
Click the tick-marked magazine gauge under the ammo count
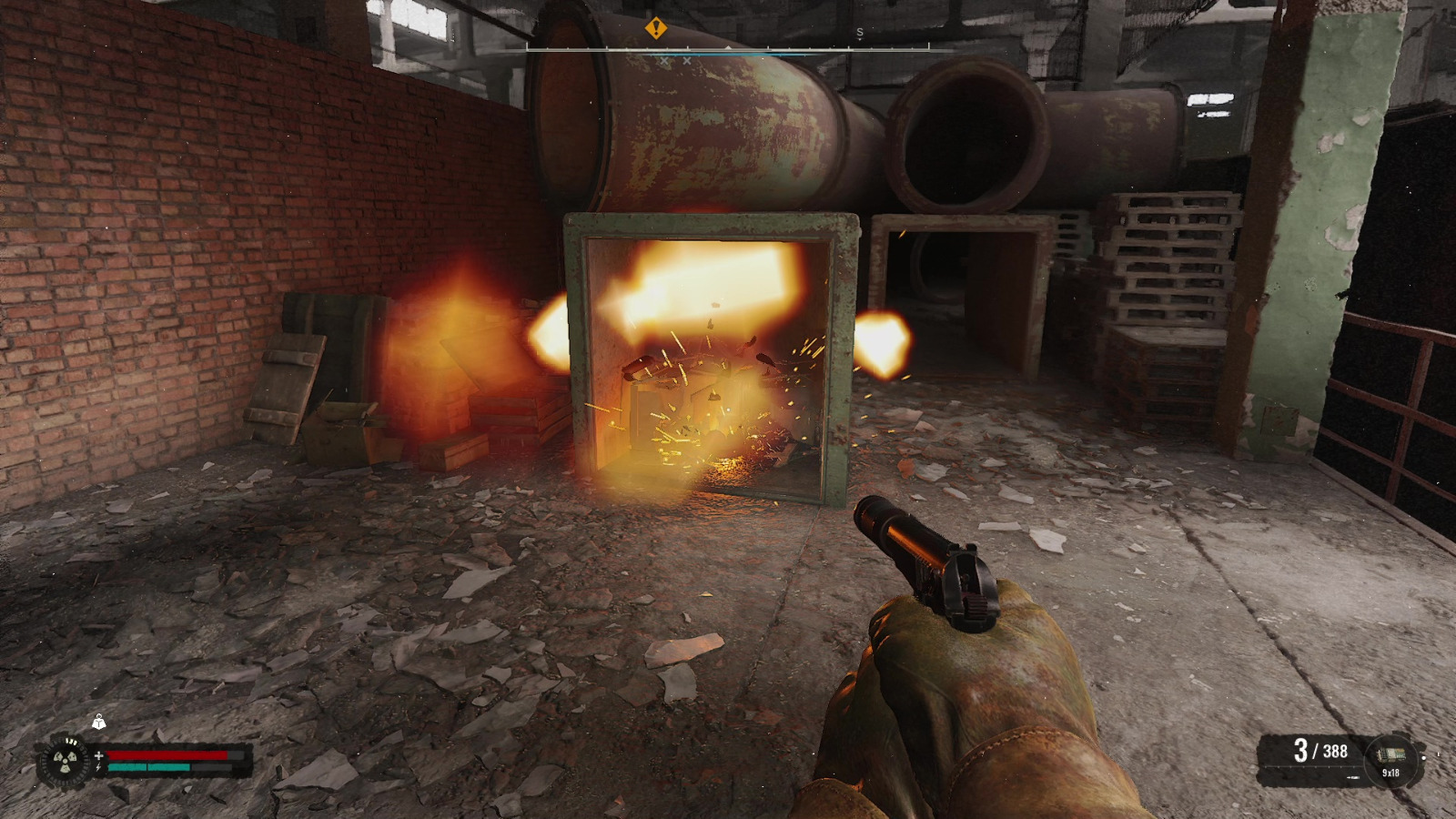coord(1310,766)
